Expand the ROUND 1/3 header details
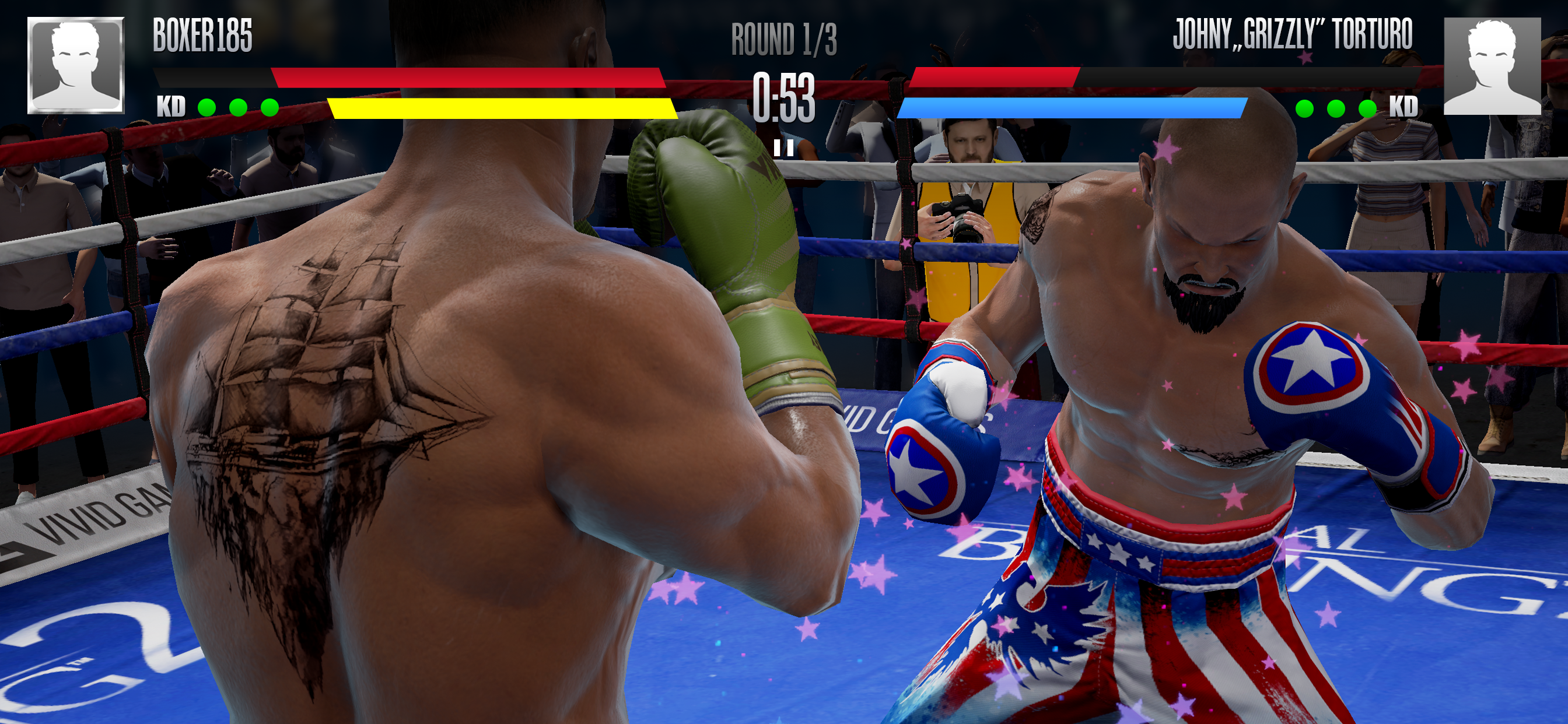The image size is (1568, 724). (x=784, y=40)
